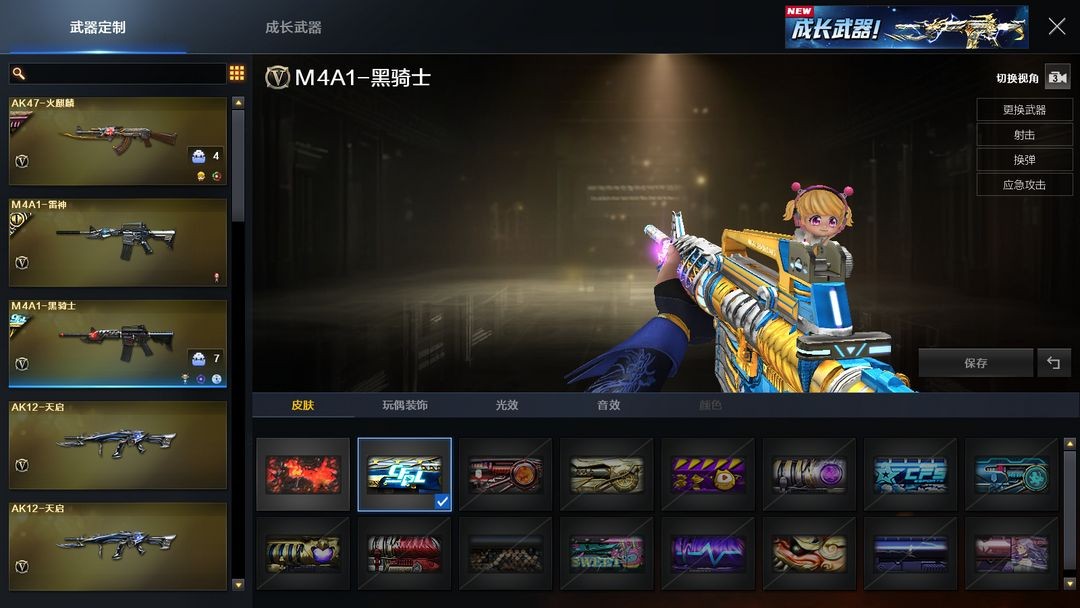Screen dimensions: 1080x608
Task: Click the 成长武器 promotional banner
Action: (x=906, y=27)
